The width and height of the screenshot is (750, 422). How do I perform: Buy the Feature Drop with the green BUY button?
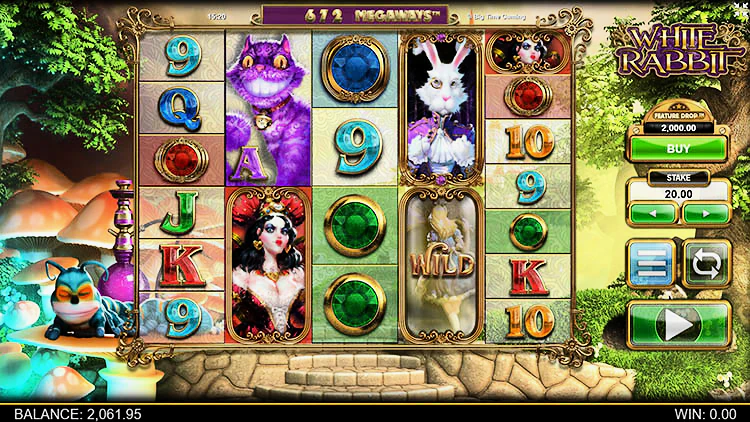pos(679,148)
